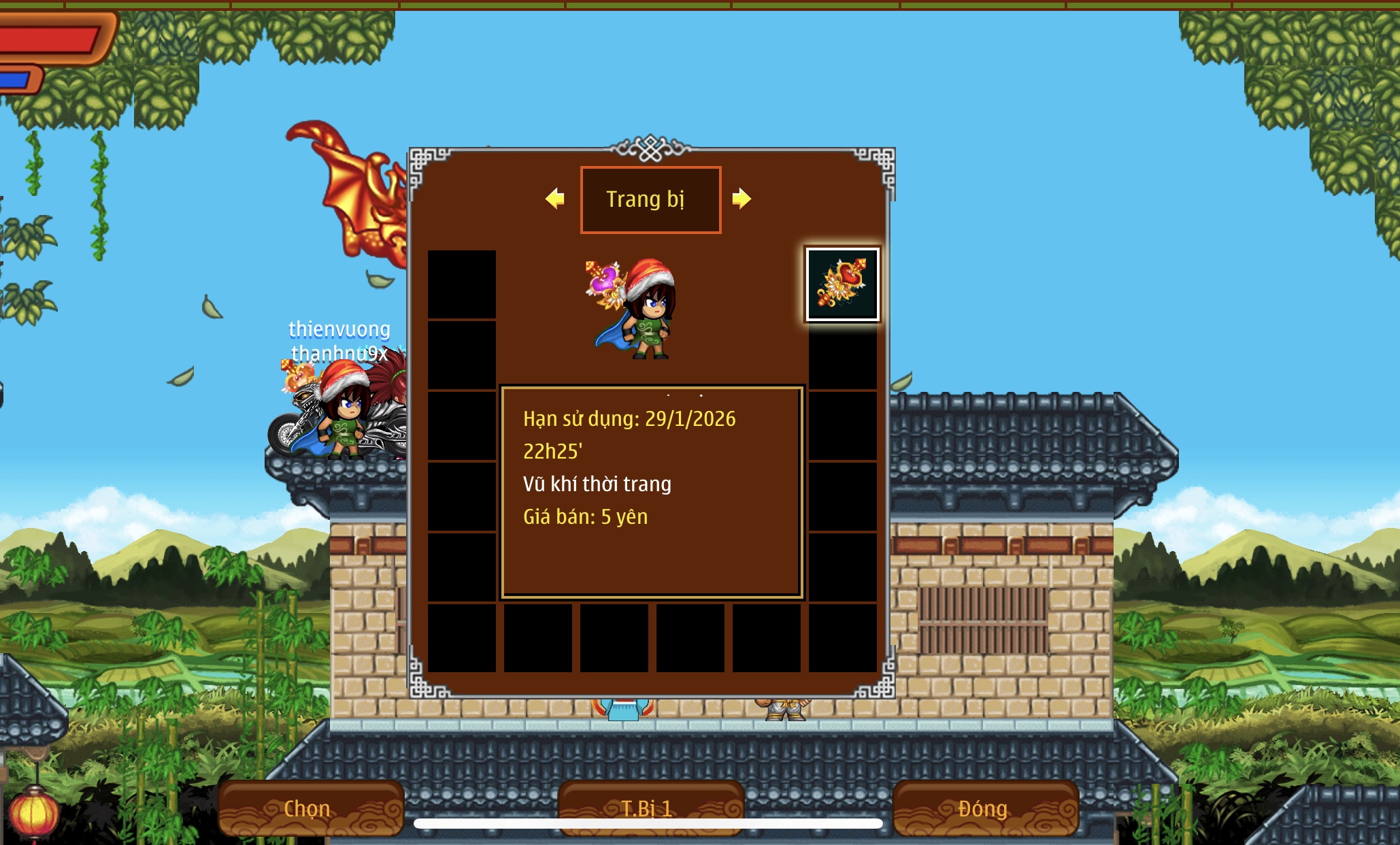Click the Trang bị tab header
Image resolution: width=1400 pixels, height=845 pixels.
[x=650, y=199]
